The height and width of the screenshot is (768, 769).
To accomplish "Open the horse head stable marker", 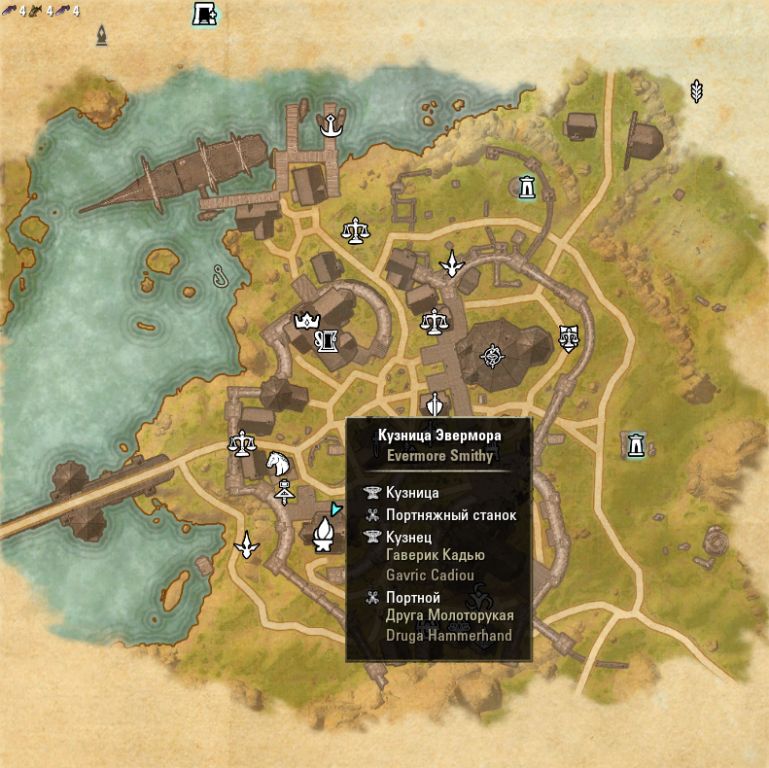I will [x=277, y=462].
